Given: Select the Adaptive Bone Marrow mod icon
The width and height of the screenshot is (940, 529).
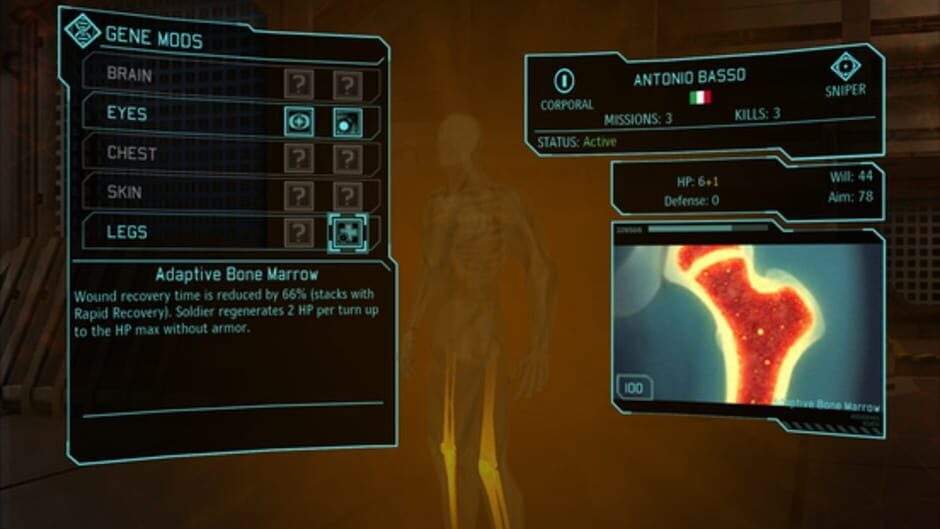Looking at the screenshot, I should 347,233.
